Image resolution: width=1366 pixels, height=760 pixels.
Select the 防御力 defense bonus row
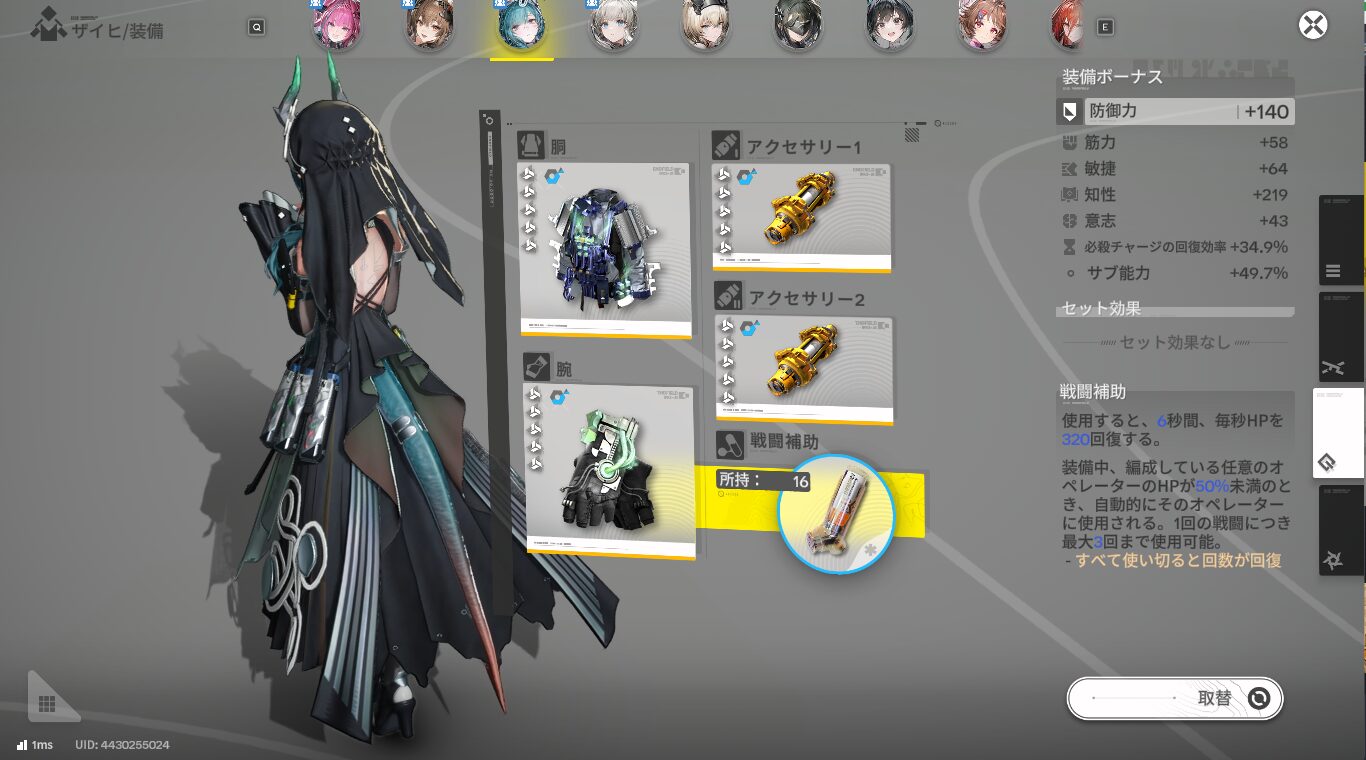point(1175,112)
